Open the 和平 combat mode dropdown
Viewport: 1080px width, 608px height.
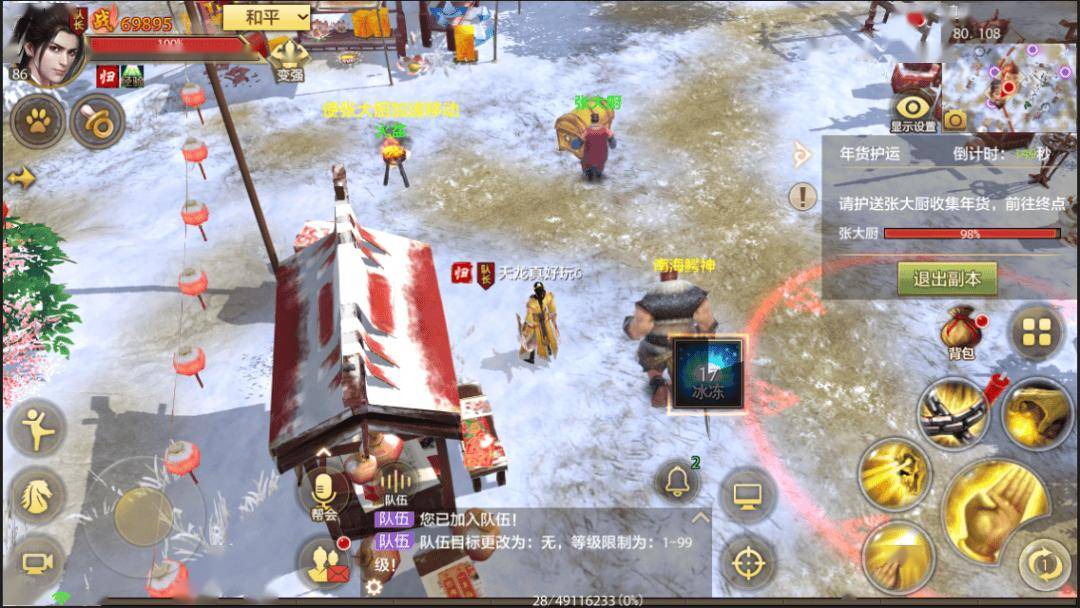(266, 17)
